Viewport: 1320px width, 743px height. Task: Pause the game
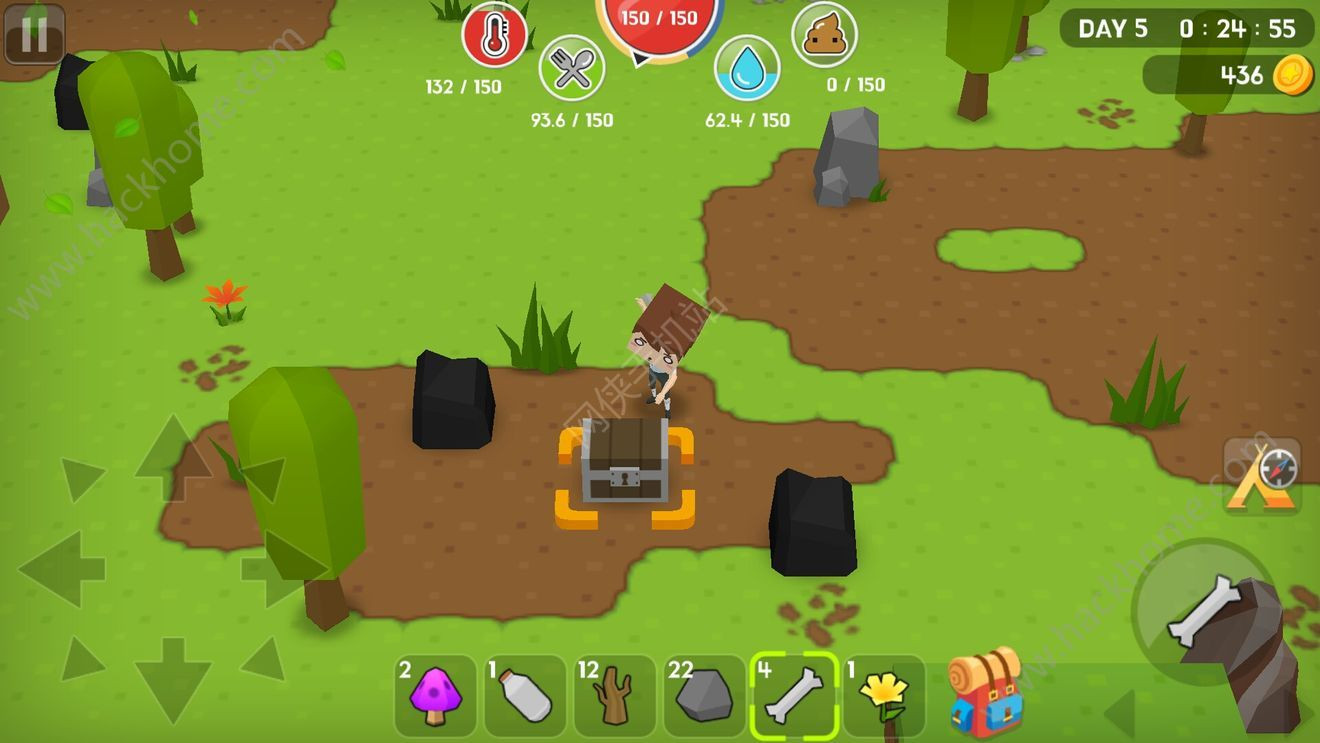coord(34,35)
